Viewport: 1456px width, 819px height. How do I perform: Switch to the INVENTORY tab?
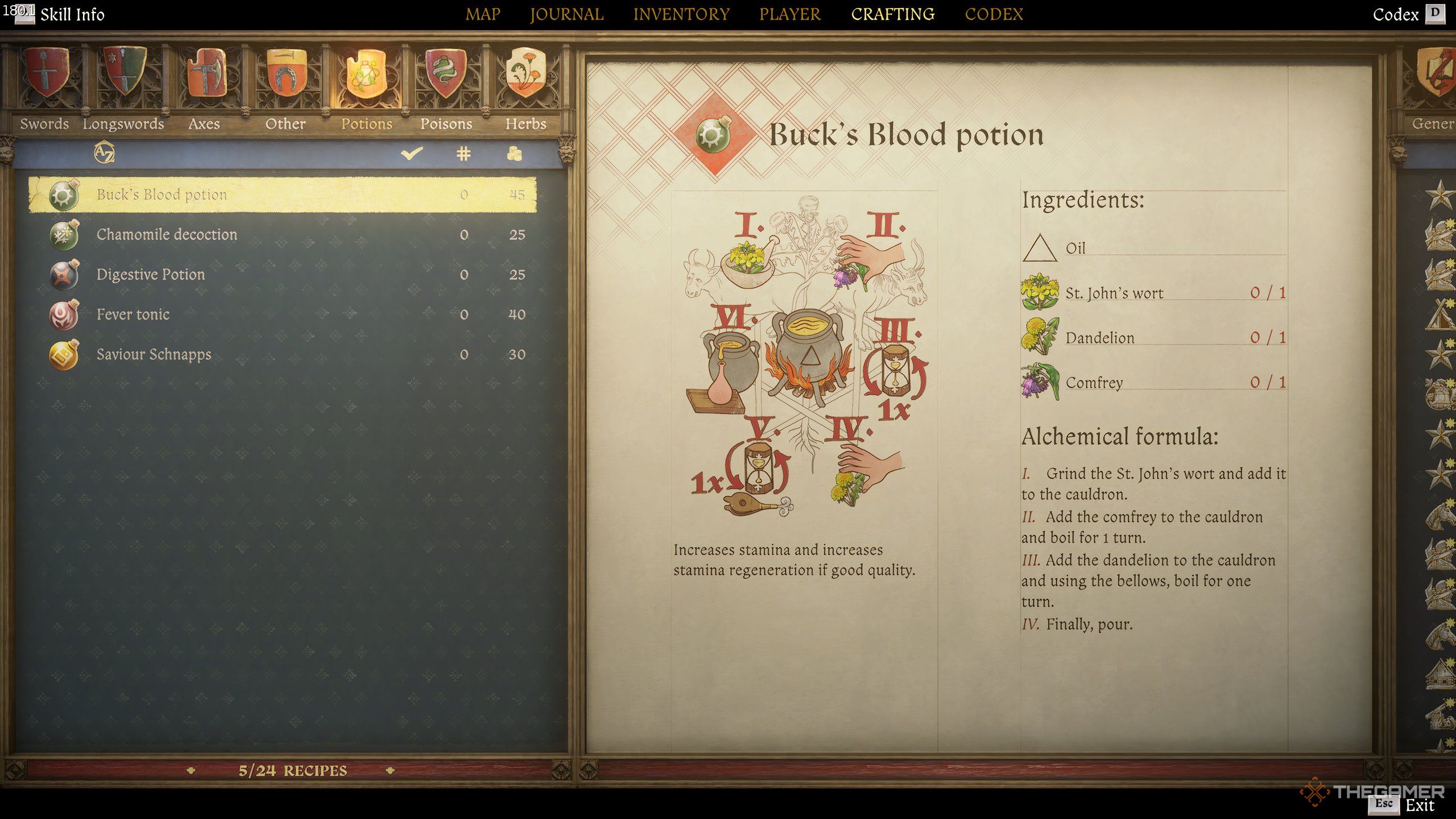pos(681,14)
